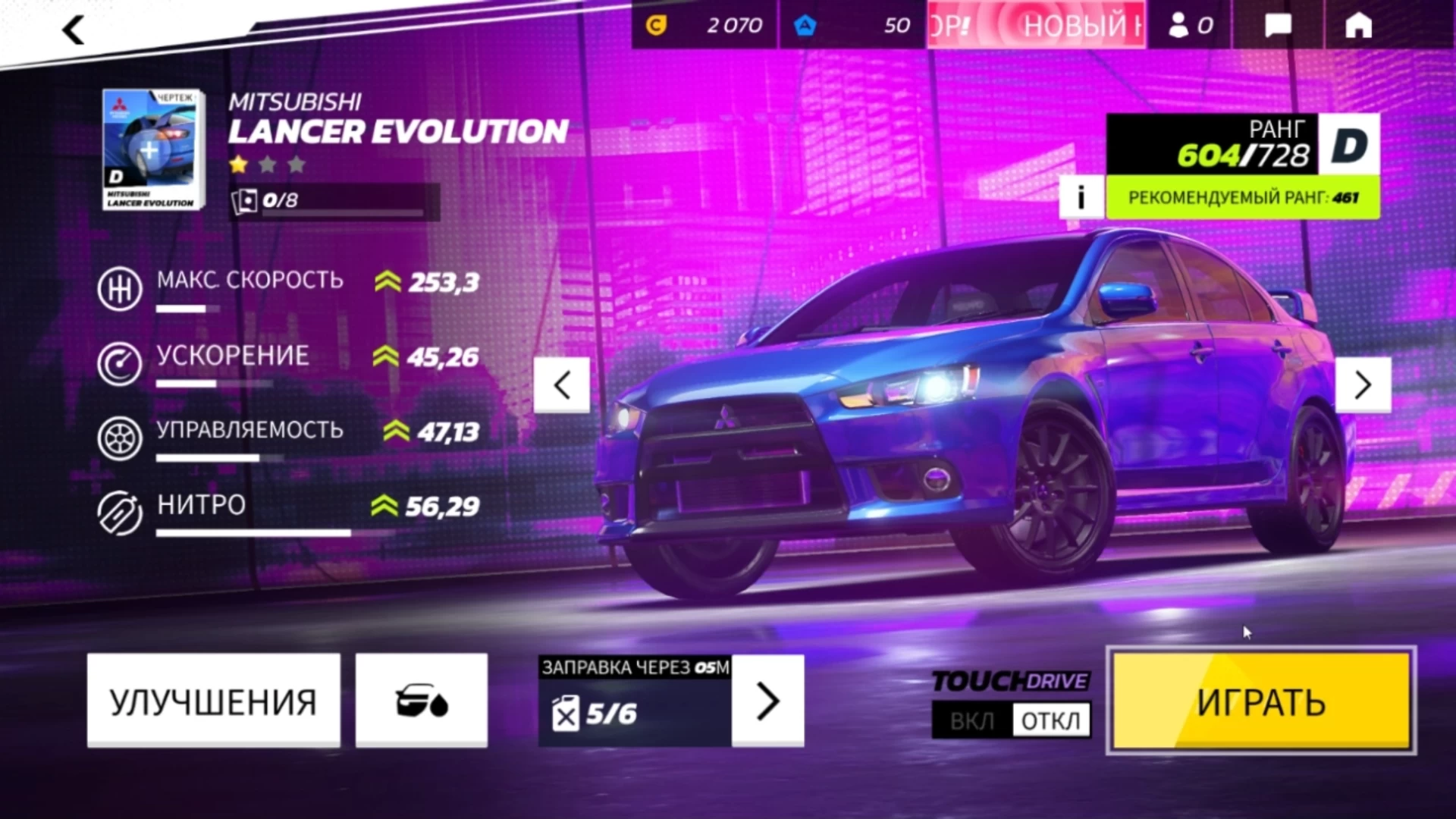Show the next car

coord(1363,385)
